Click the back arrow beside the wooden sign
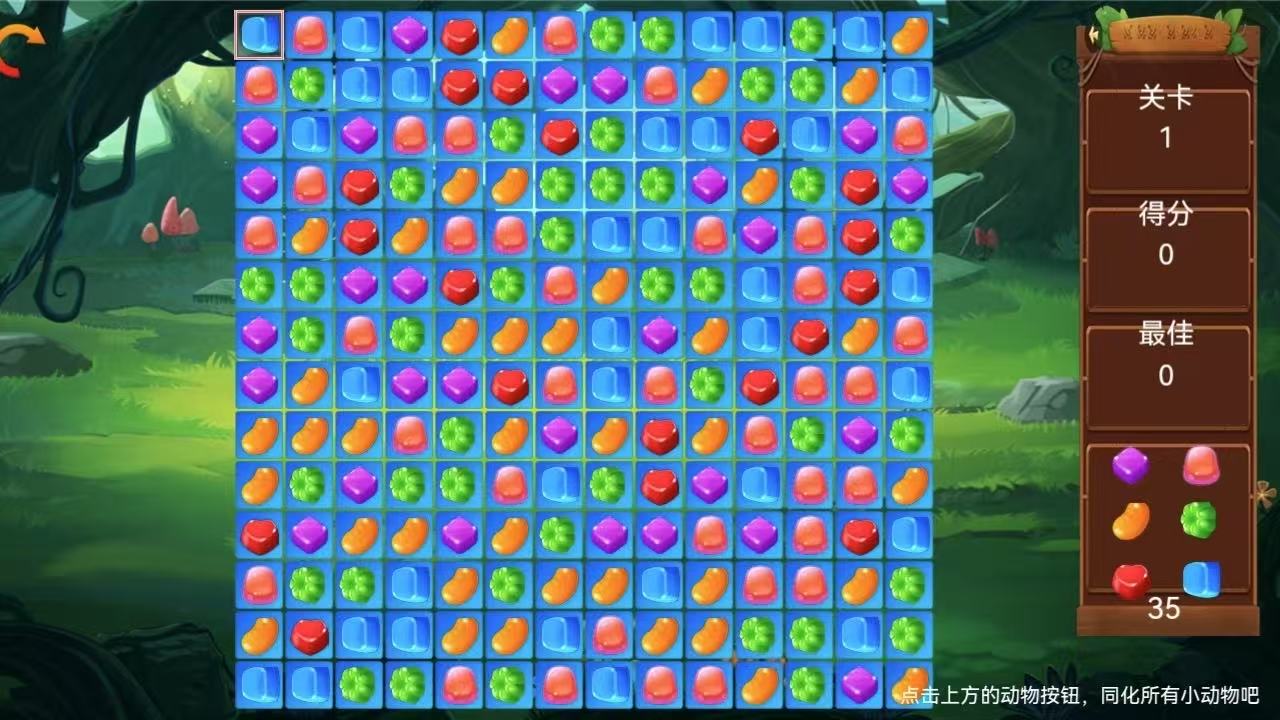The height and width of the screenshot is (720, 1280). (x=1092, y=33)
